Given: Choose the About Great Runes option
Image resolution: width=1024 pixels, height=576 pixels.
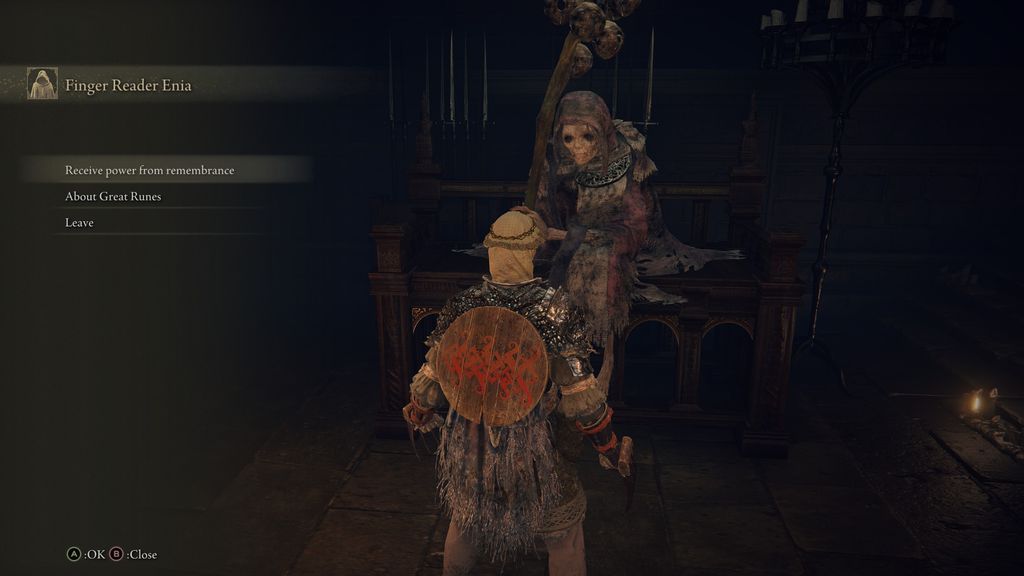Looking at the screenshot, I should tap(113, 196).
